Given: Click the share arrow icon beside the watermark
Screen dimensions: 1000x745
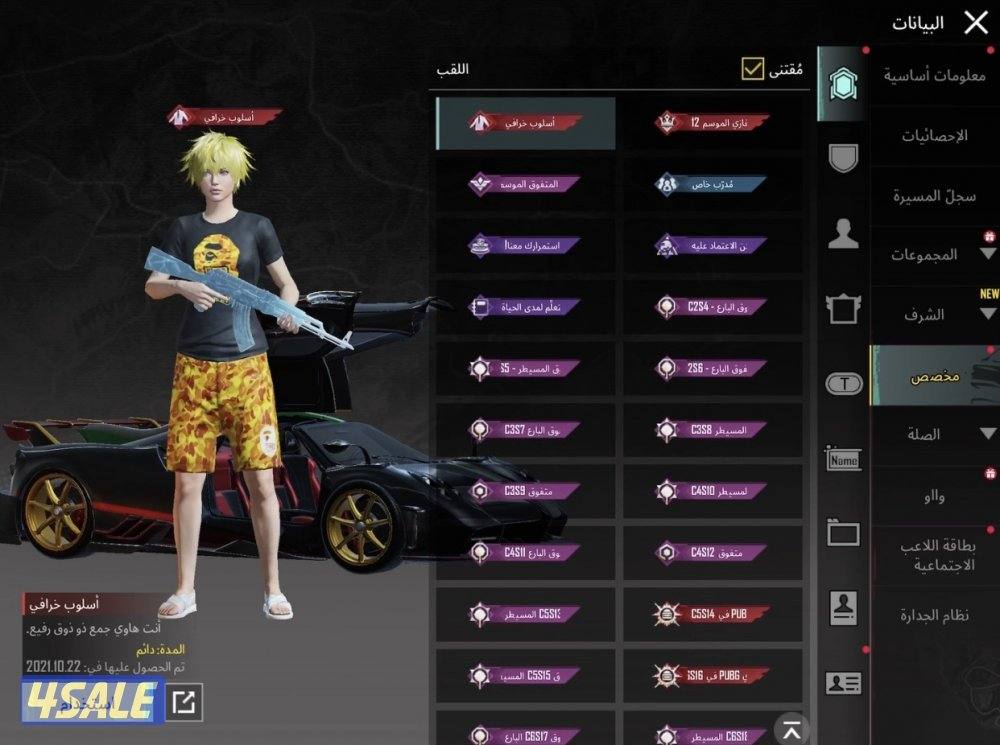Looking at the screenshot, I should tap(183, 702).
